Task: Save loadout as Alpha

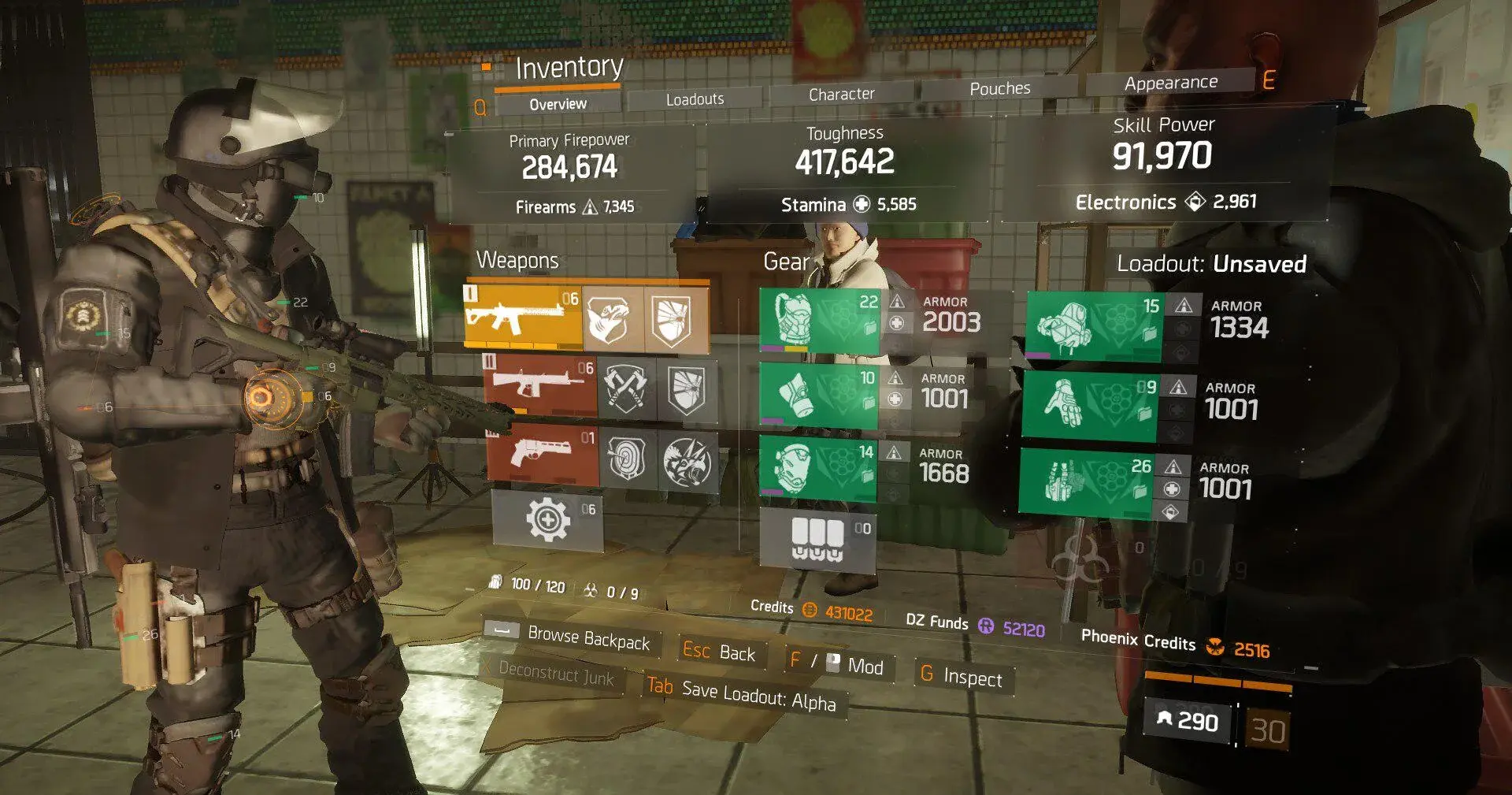Action: [x=742, y=695]
